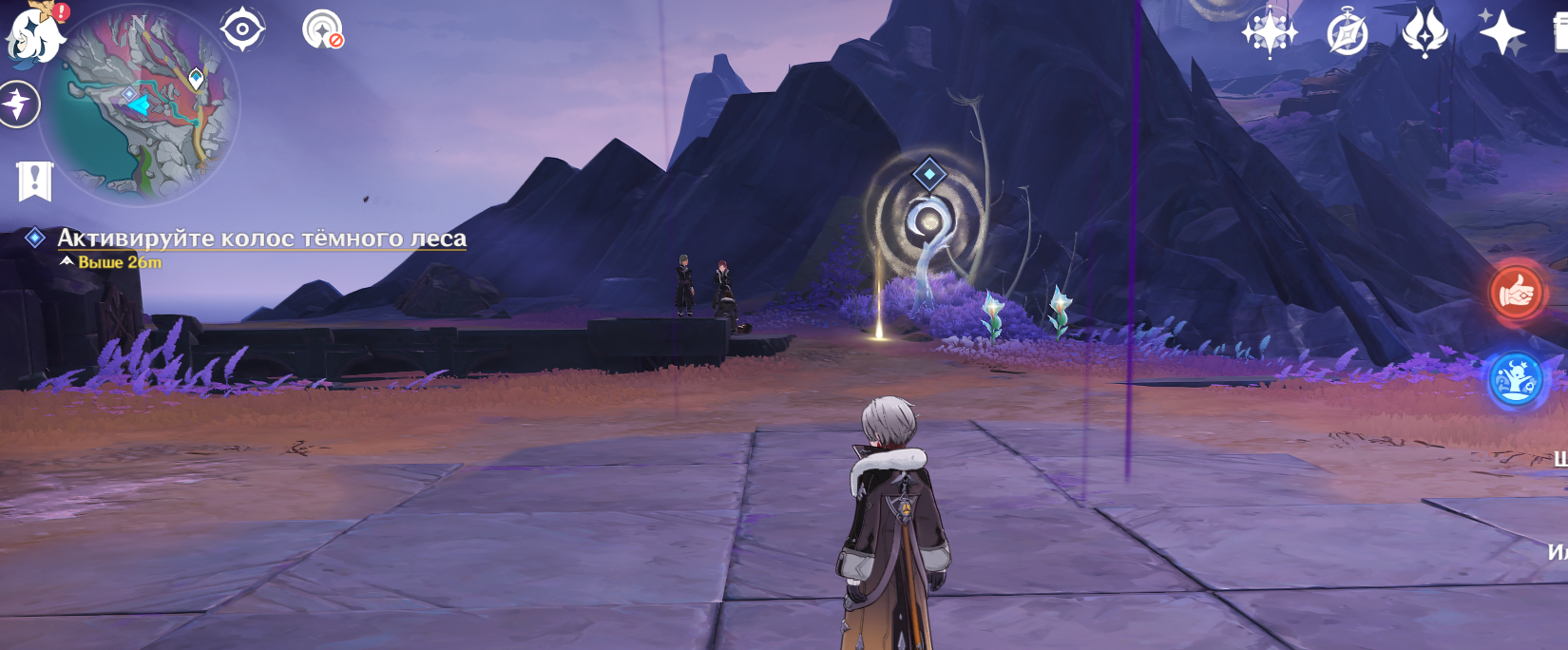Tap the blue glowing creature button
1568x650 pixels.
click(1517, 381)
